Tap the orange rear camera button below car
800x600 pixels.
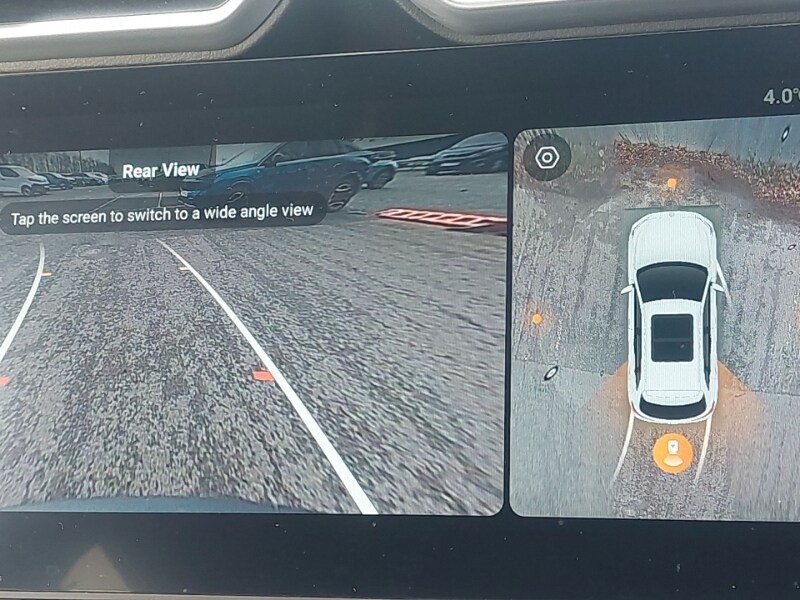(672, 452)
